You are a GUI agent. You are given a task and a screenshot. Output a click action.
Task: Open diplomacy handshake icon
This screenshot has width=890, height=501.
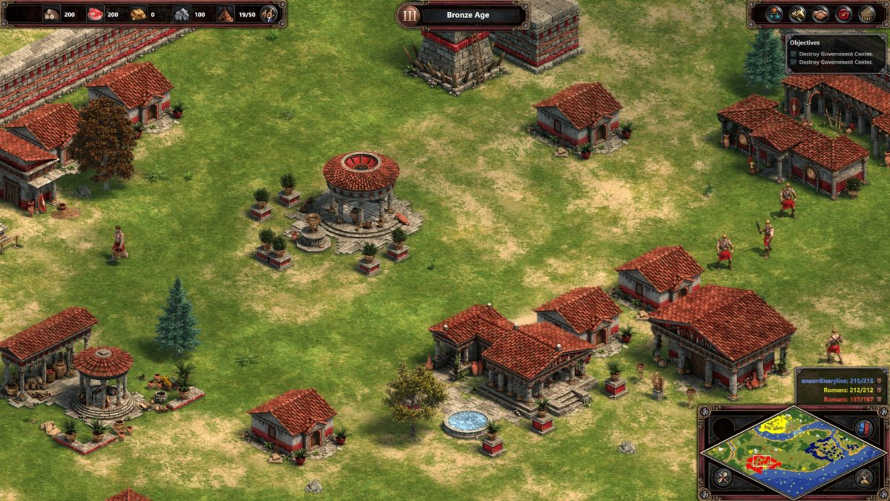click(x=820, y=14)
